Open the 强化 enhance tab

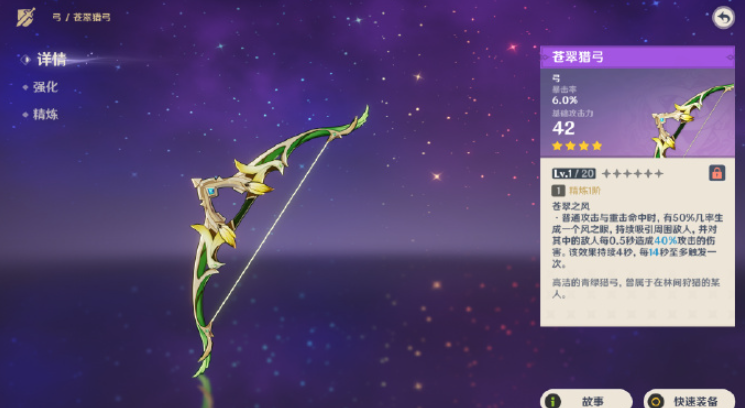(x=46, y=87)
